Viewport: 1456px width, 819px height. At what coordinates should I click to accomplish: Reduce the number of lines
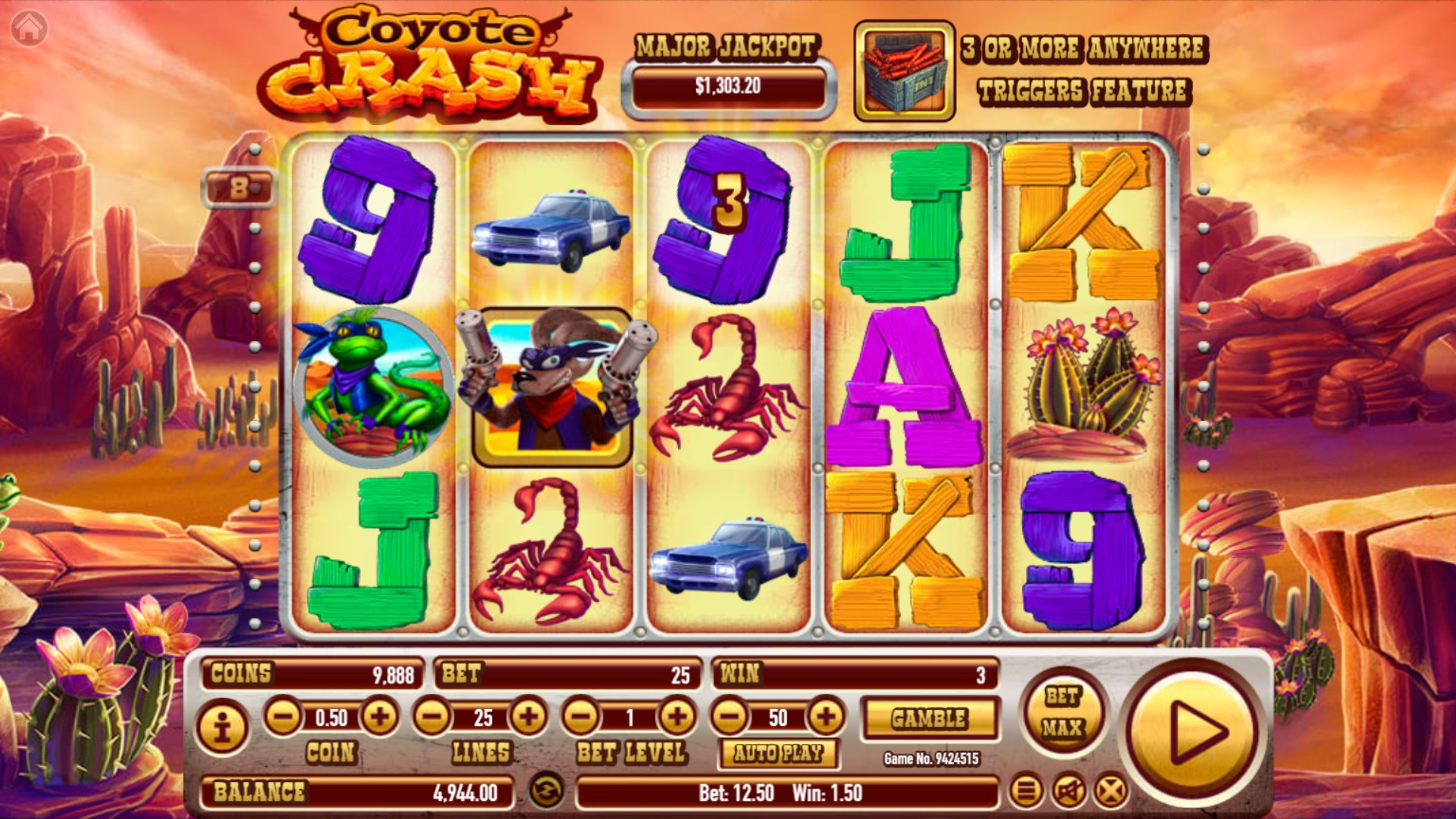coord(431,717)
